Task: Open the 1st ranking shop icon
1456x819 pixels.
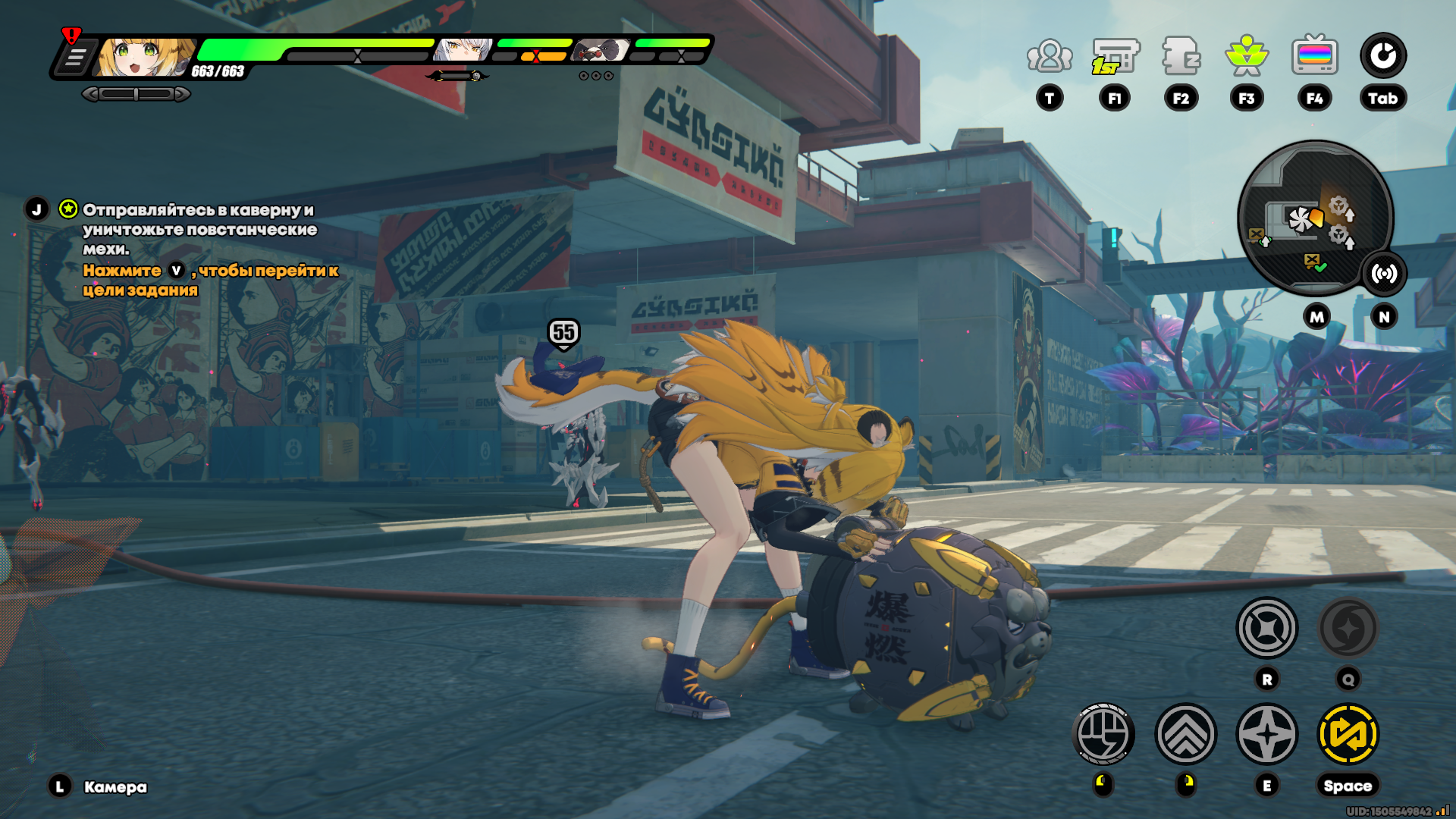Action: 1115,56
